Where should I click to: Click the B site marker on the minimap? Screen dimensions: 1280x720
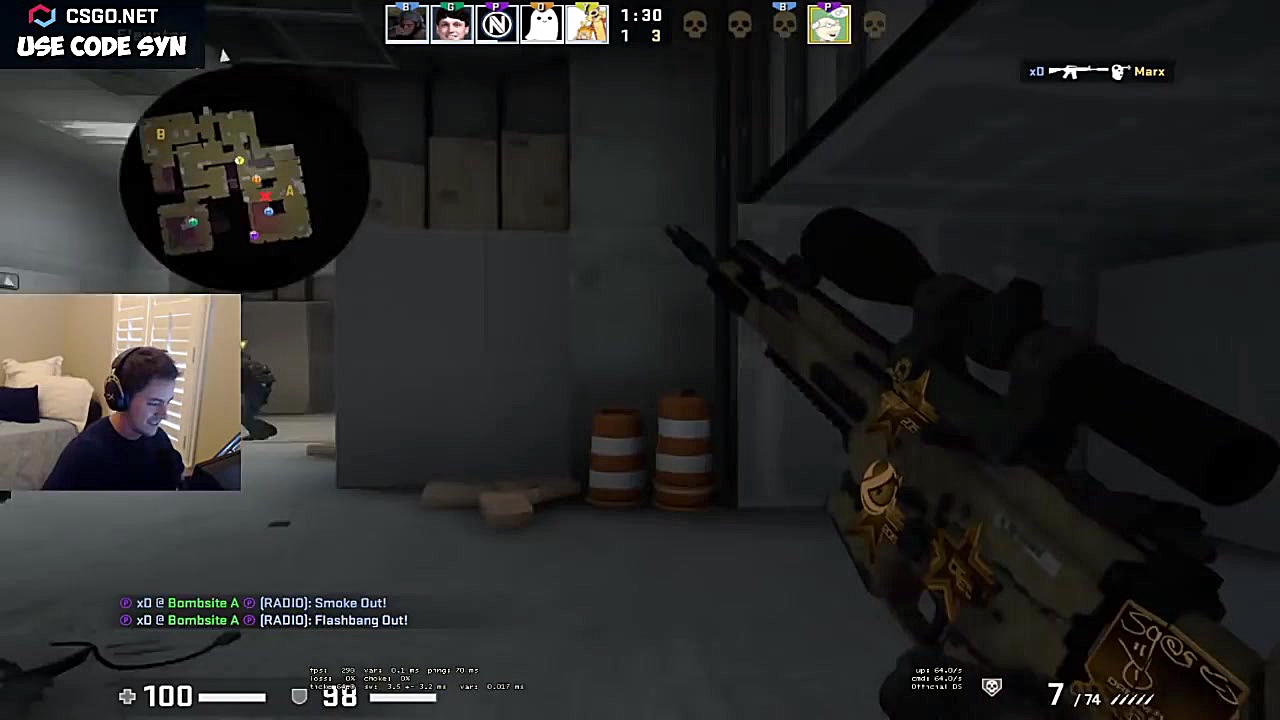[160, 134]
